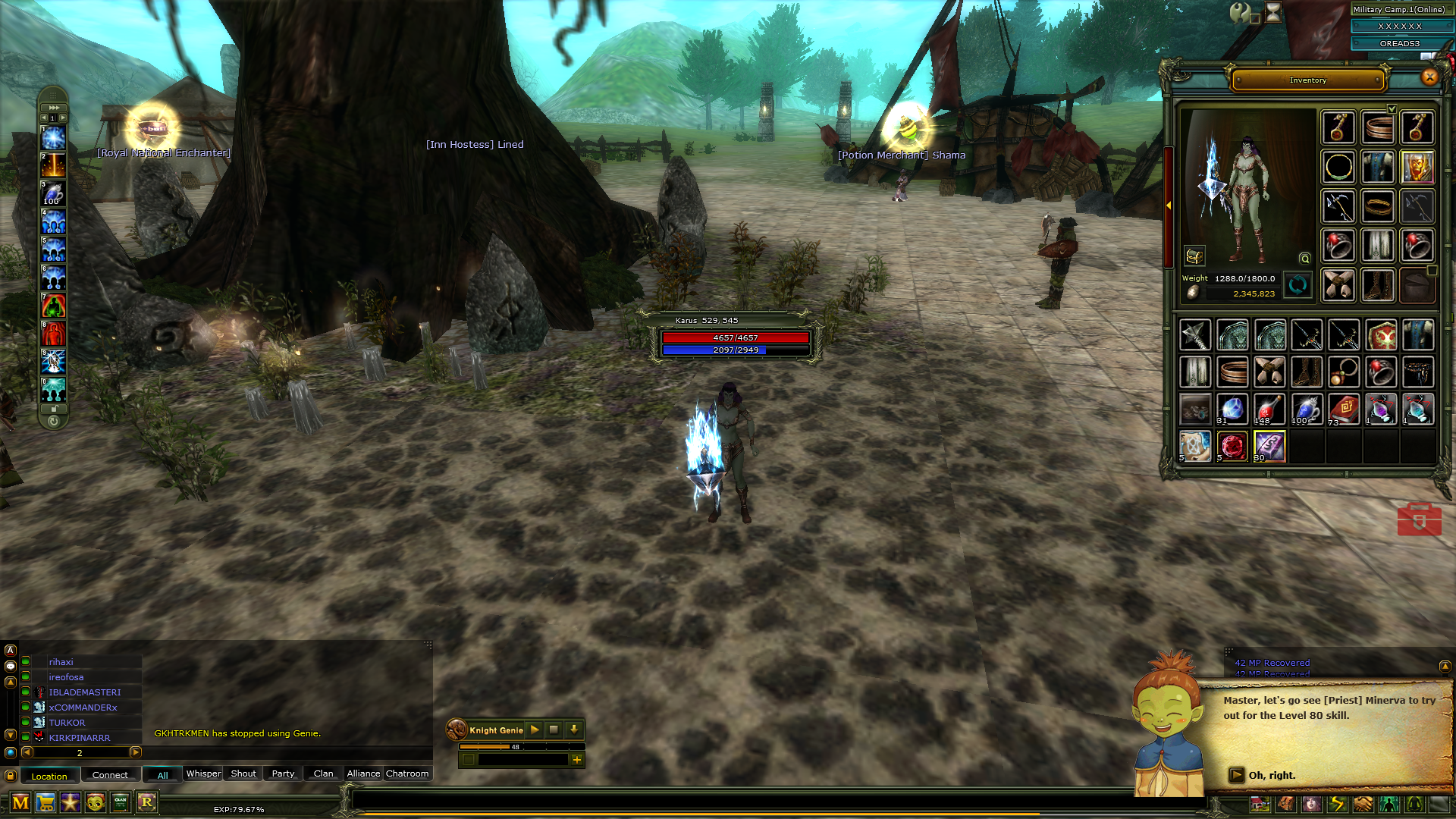Activate the green figure skill icon
The width and height of the screenshot is (1456, 819).
point(53,306)
